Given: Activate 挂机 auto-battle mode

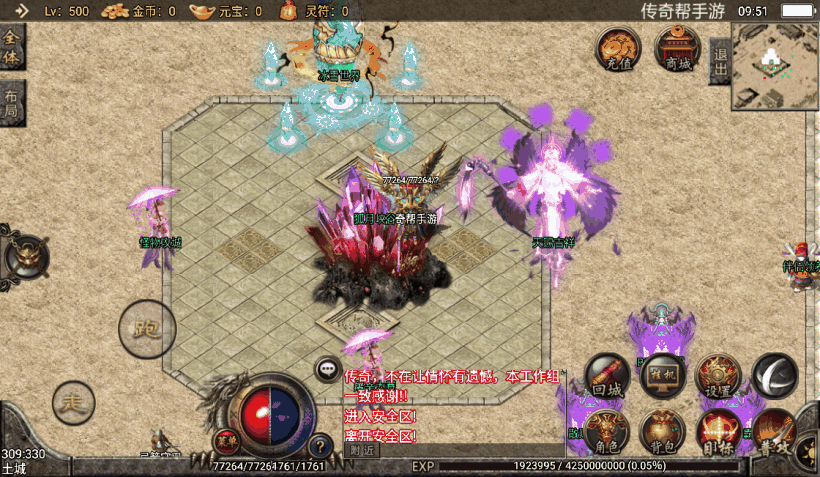Looking at the screenshot, I should pyautogui.click(x=661, y=374).
